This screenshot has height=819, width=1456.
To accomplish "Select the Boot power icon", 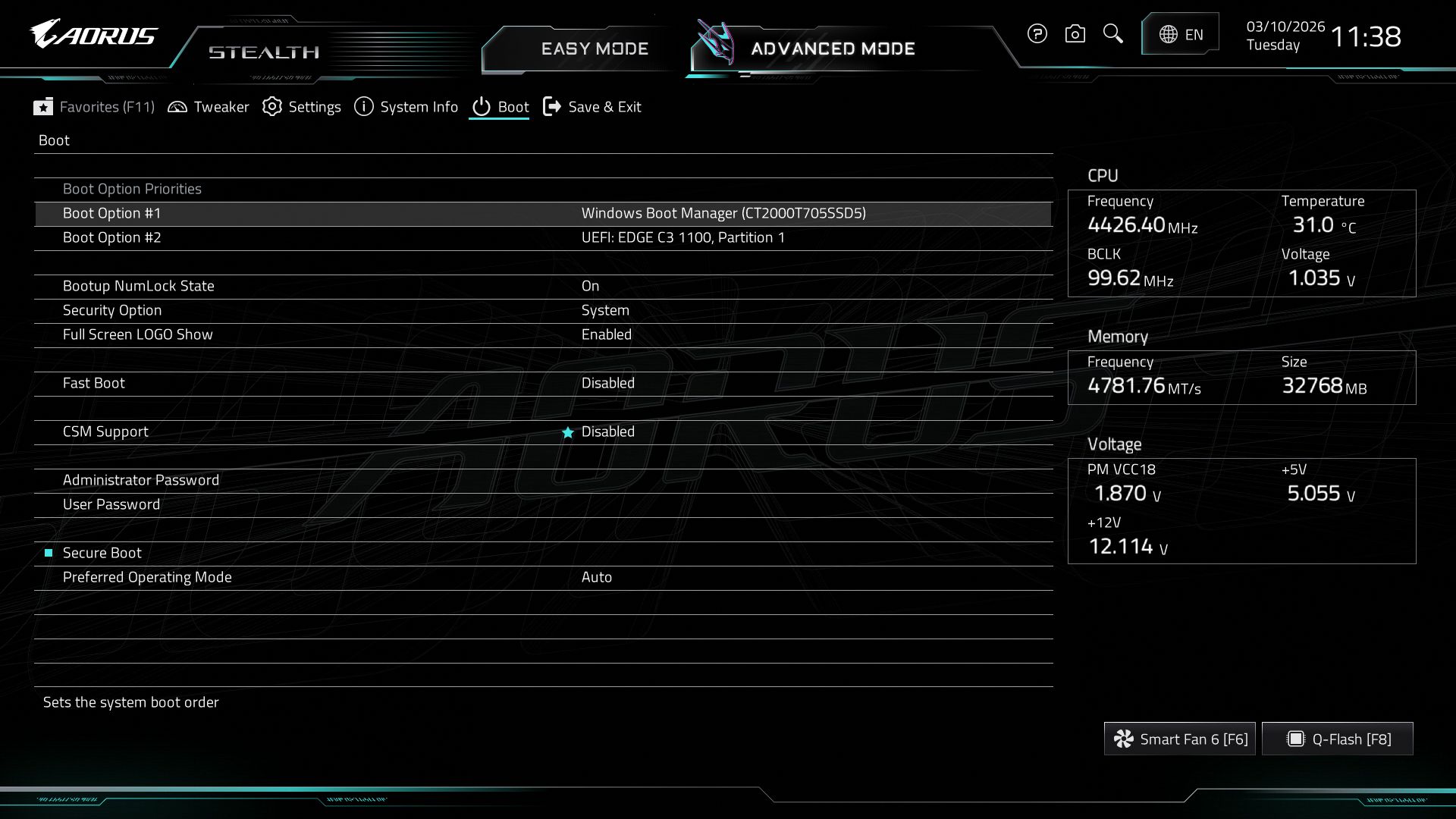I will point(482,107).
